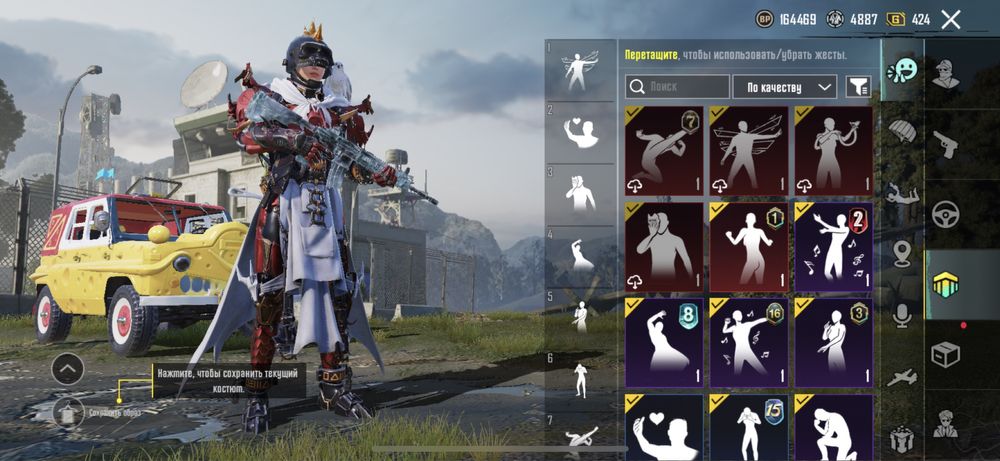The height and width of the screenshot is (461, 1000).
Task: Select the emote with teal 8 badge
Action: click(x=664, y=342)
